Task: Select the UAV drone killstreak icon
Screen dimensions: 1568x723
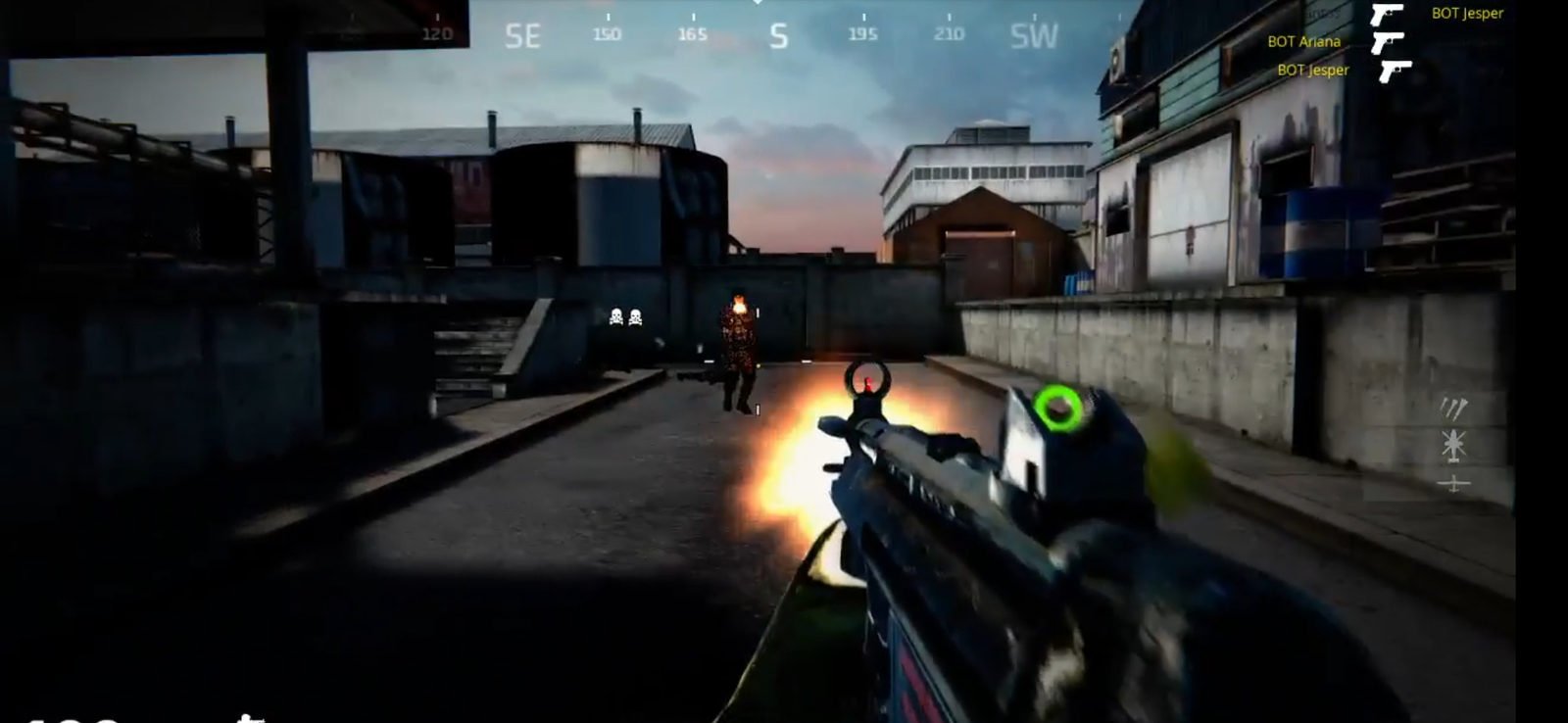Action: point(1453,482)
